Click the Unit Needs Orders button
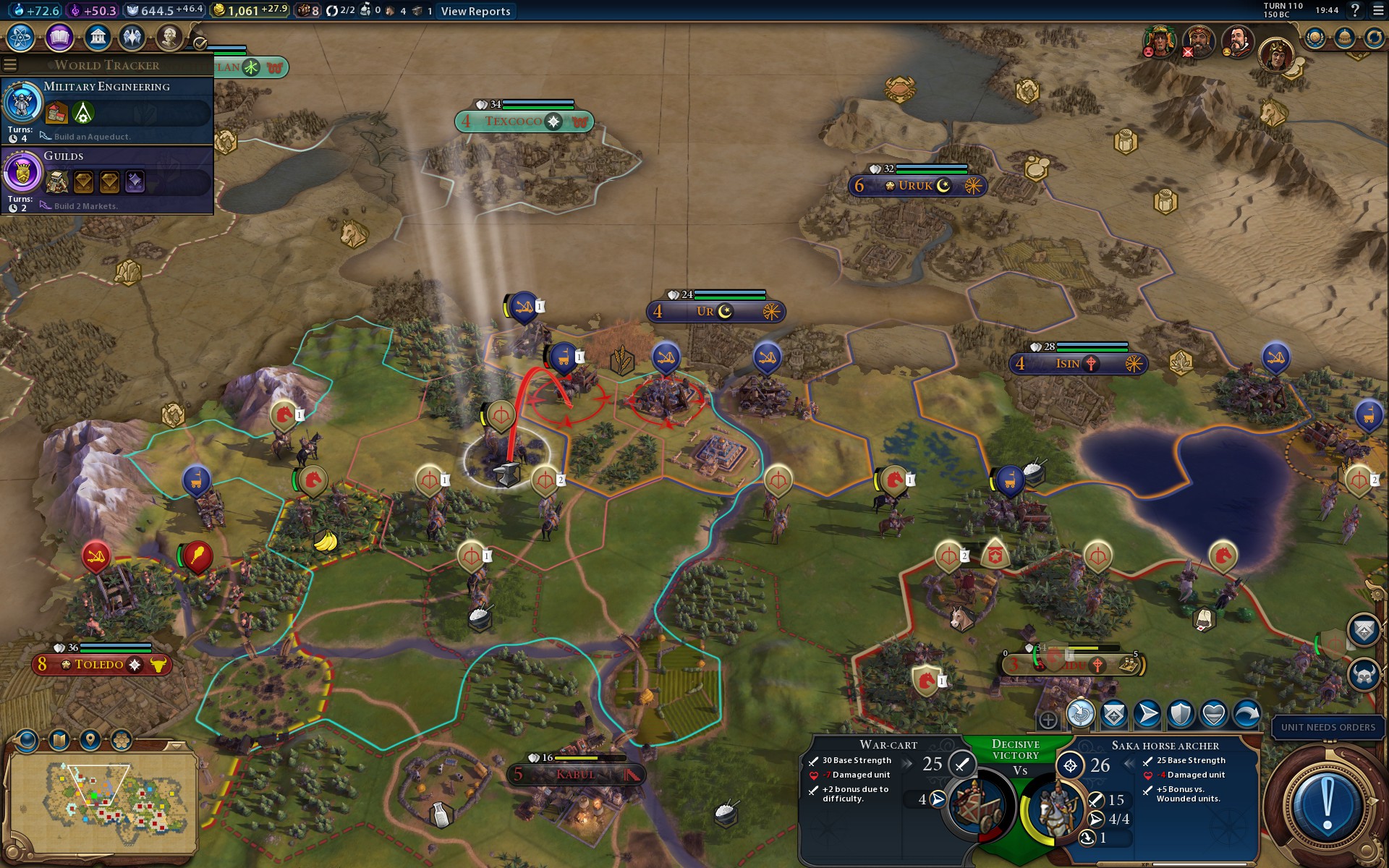1389x868 pixels. click(x=1328, y=727)
